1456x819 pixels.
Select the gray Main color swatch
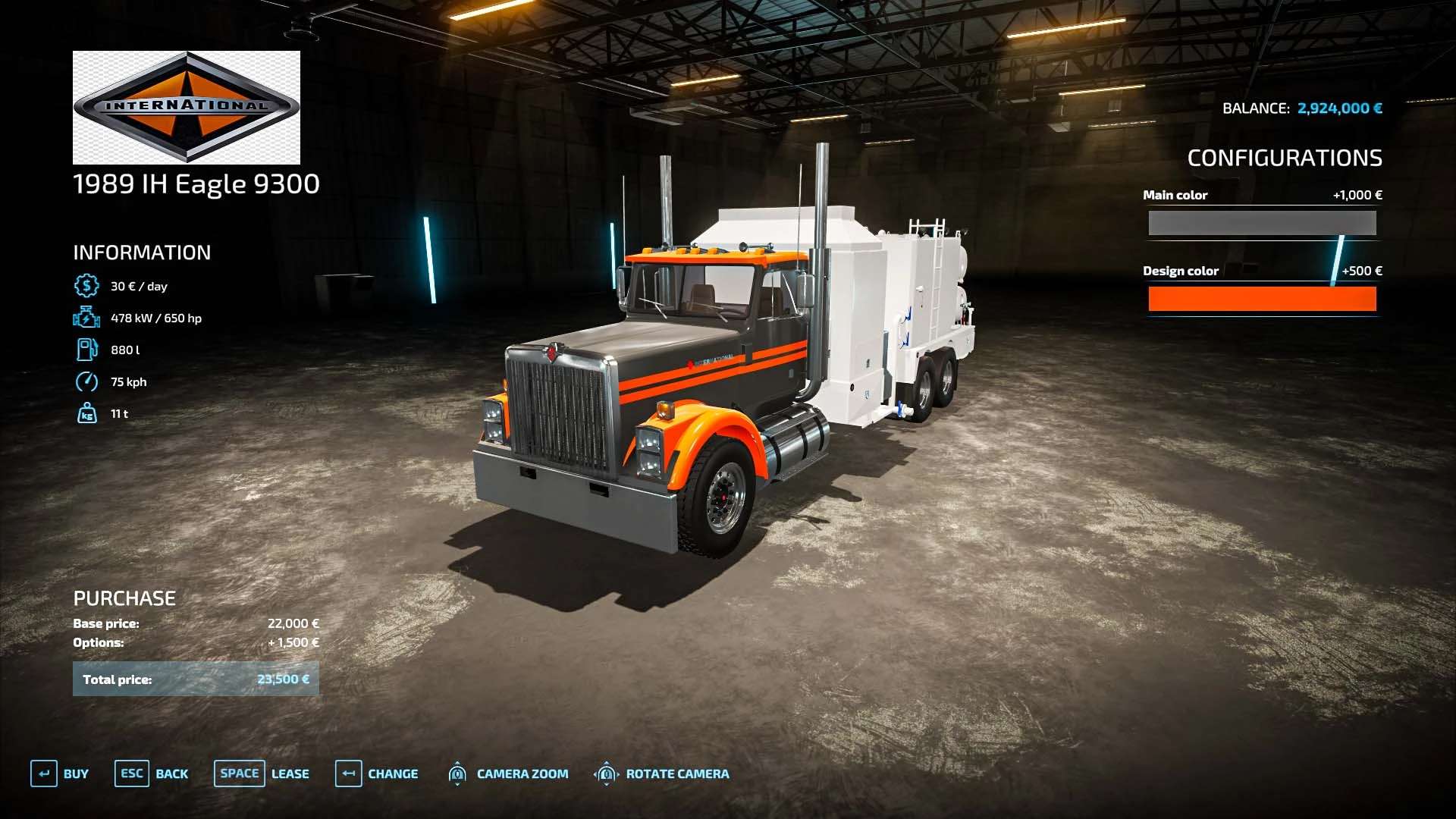click(1262, 223)
